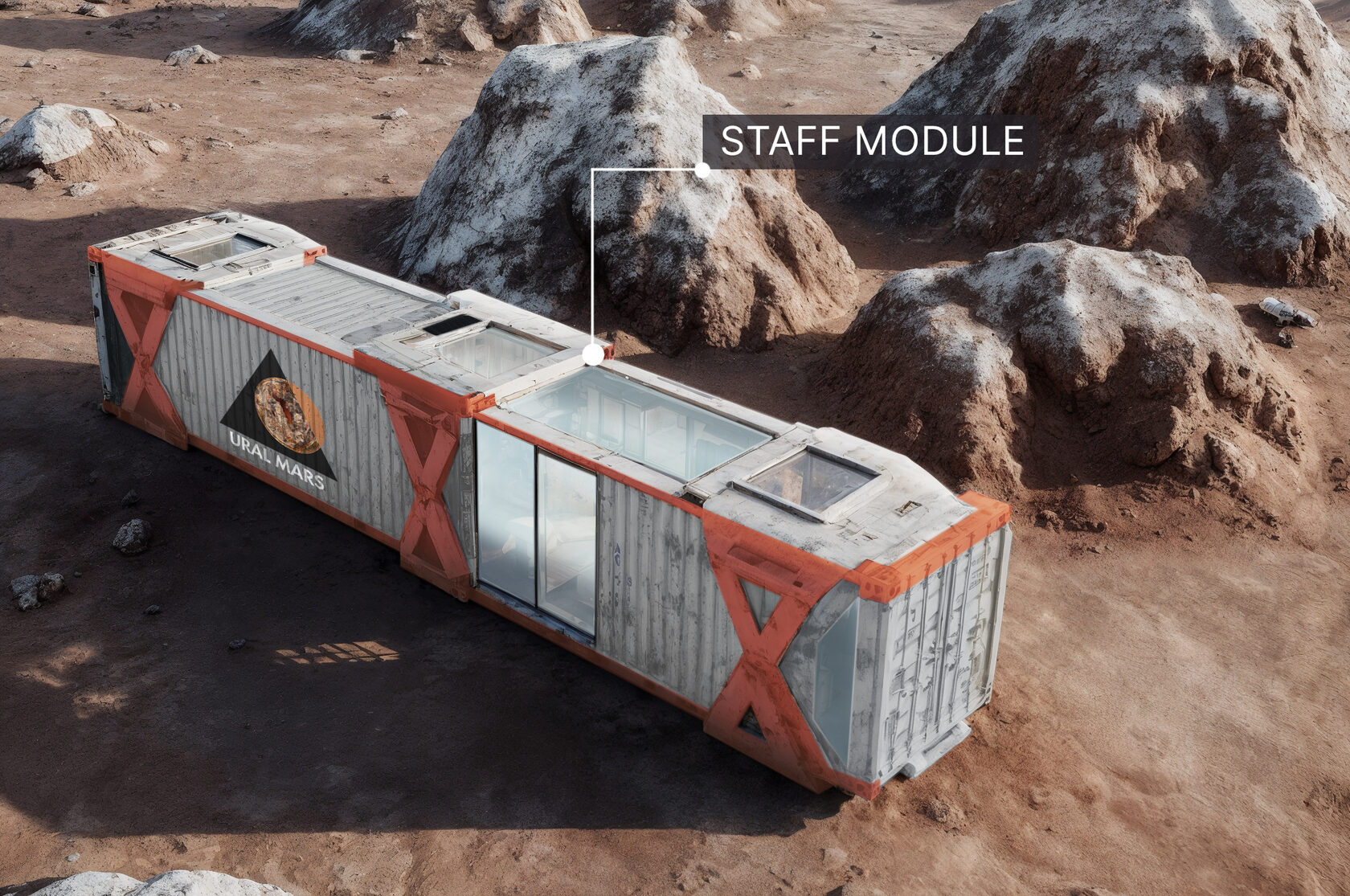The height and width of the screenshot is (896, 1350).
Task: Select the STAFF MODULE label
Action: pyautogui.click(x=871, y=141)
